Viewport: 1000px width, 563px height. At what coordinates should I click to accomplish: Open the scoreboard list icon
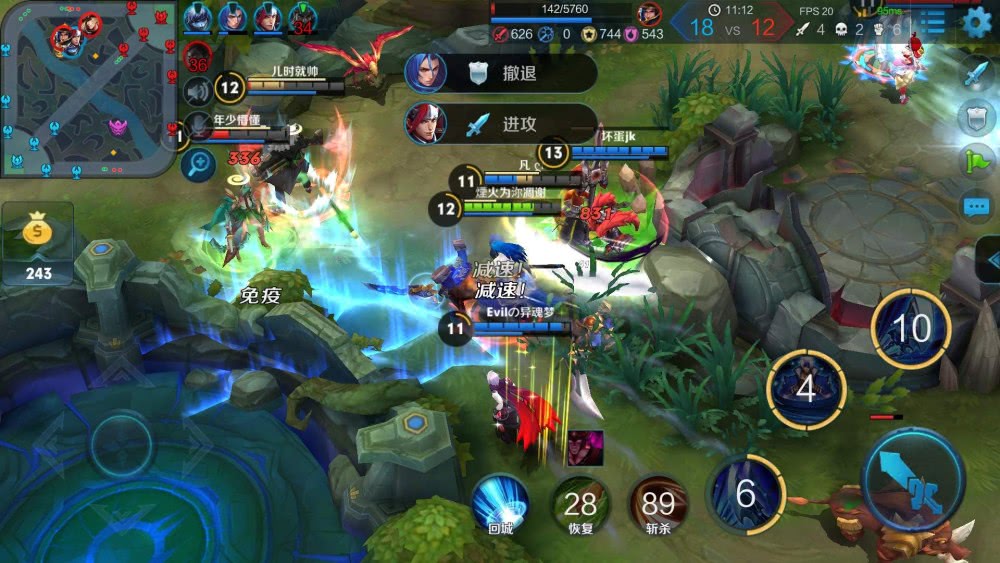[933, 22]
